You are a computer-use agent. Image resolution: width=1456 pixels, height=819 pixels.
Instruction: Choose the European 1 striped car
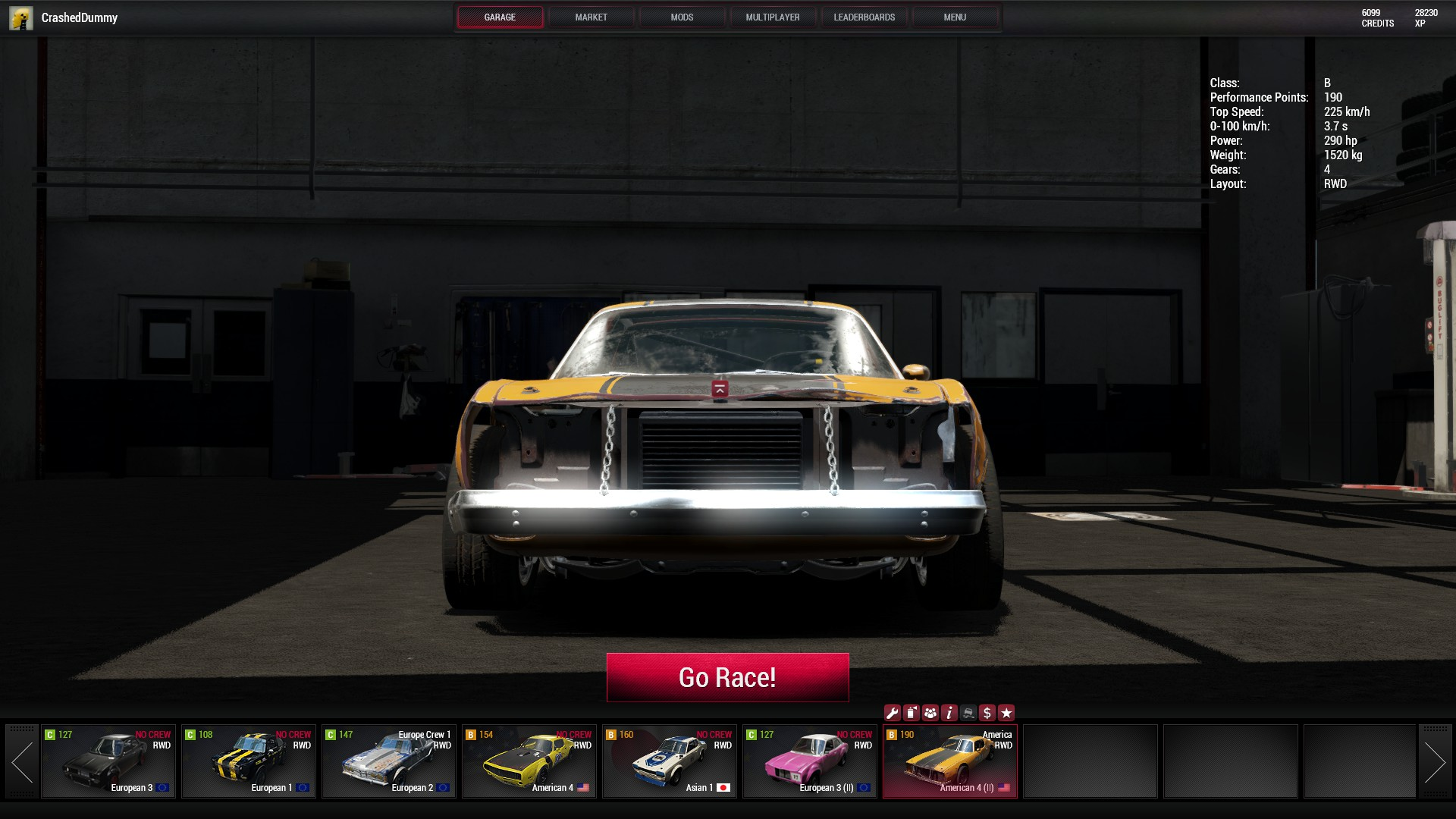[x=249, y=761]
